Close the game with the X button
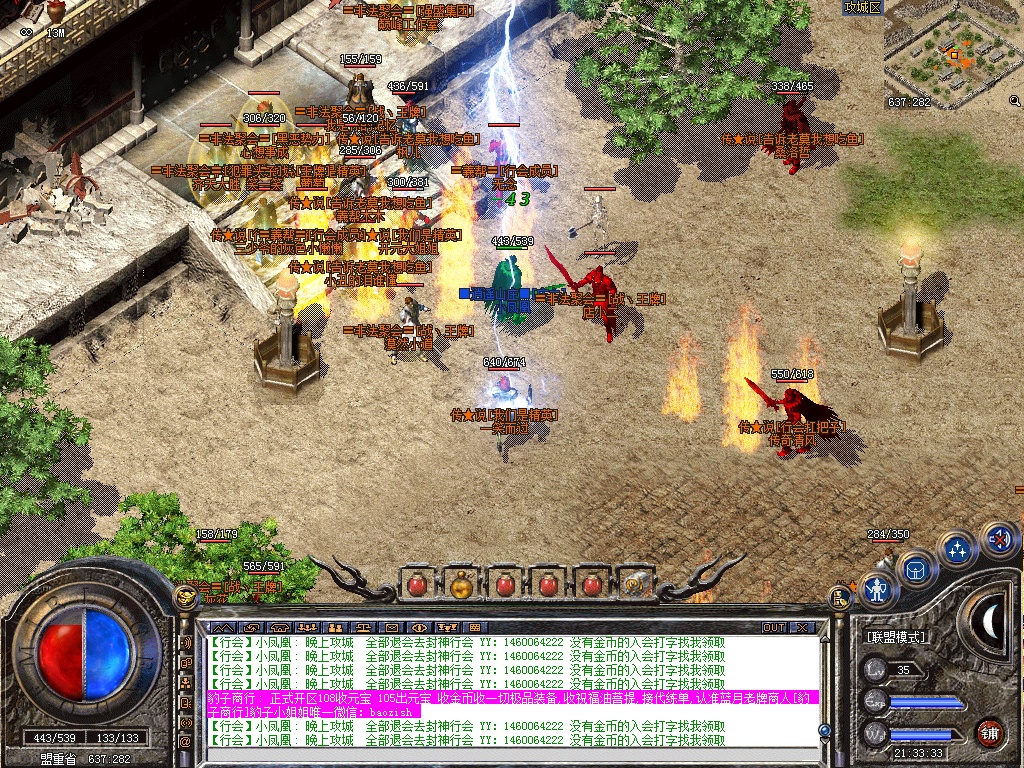 point(802,627)
